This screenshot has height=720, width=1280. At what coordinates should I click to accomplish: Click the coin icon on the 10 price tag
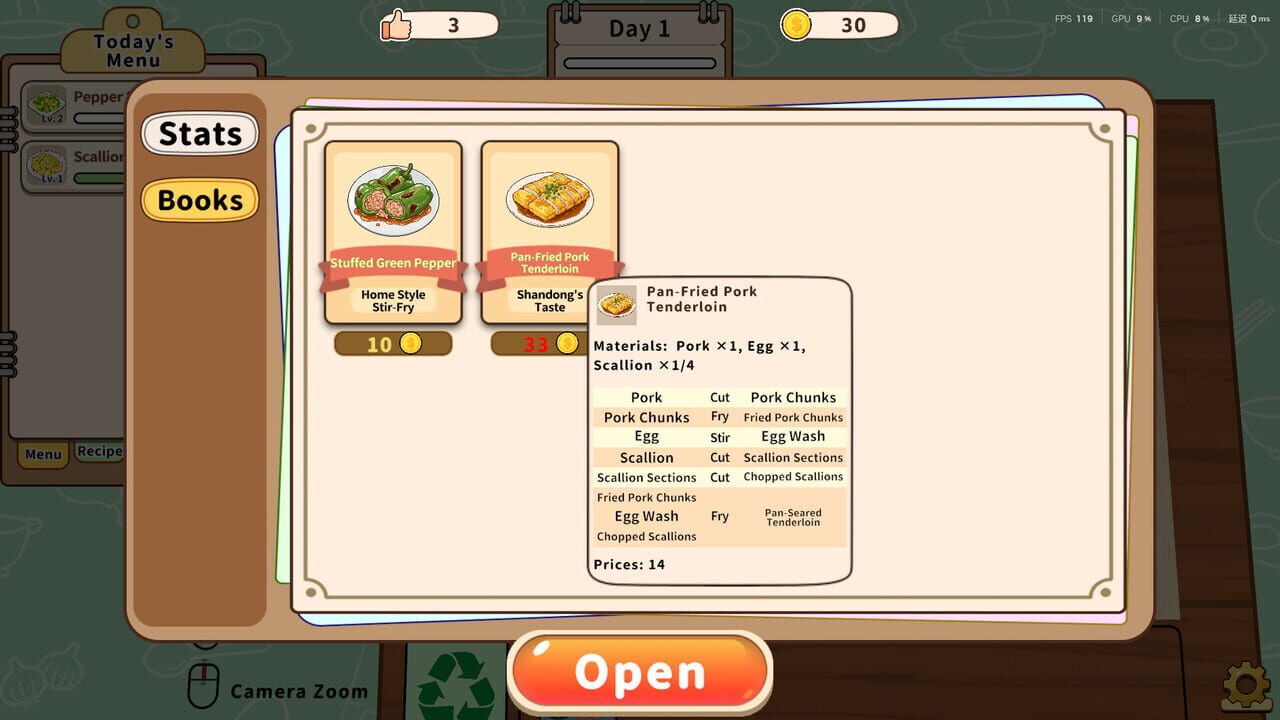pos(413,343)
